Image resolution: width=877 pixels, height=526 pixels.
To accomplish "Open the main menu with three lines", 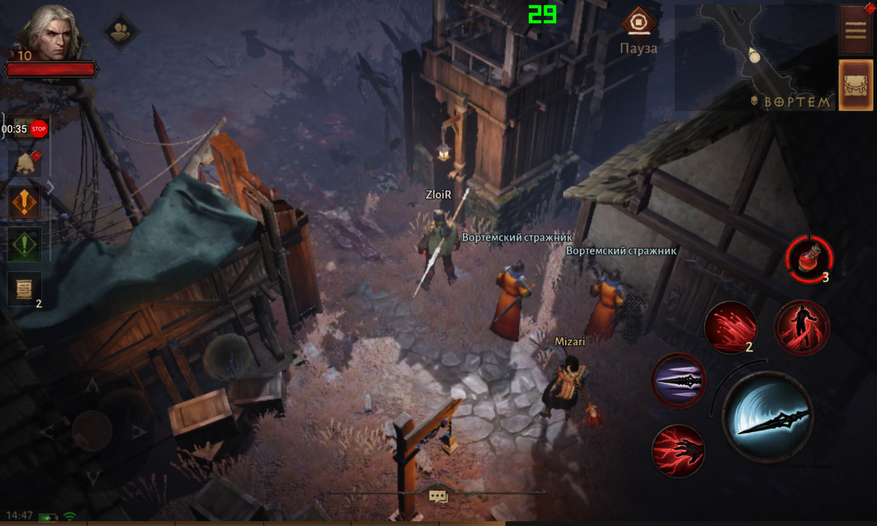I will pos(856,29).
